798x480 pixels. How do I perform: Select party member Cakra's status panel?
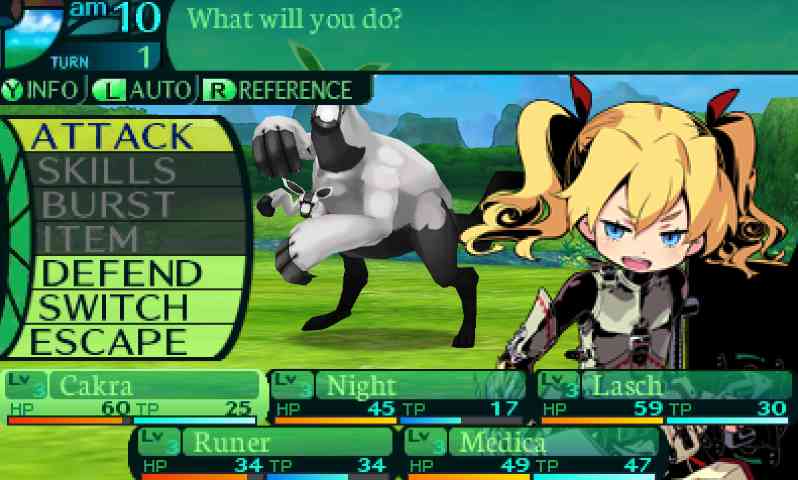[130, 396]
